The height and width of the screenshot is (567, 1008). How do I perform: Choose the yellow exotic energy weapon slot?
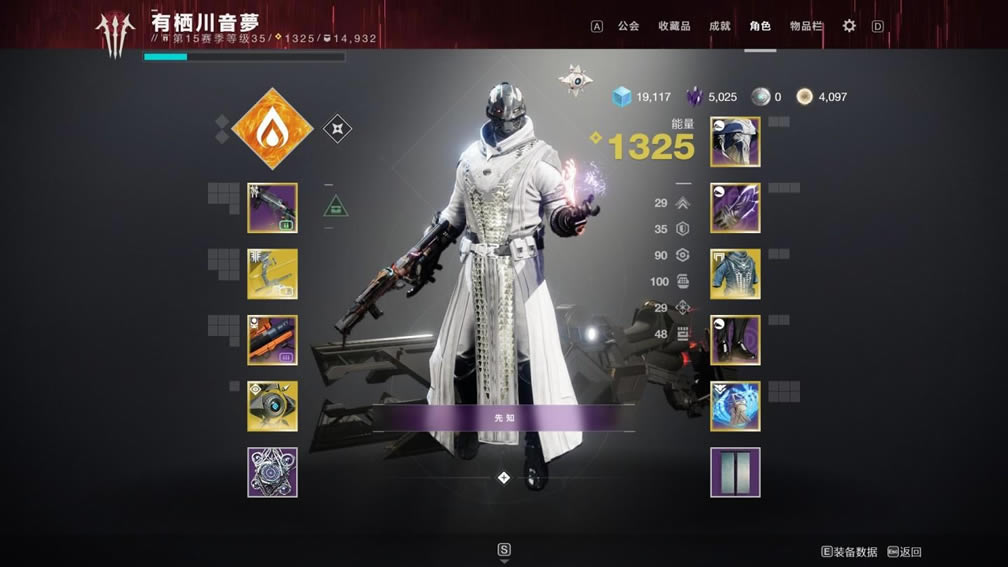tap(272, 274)
